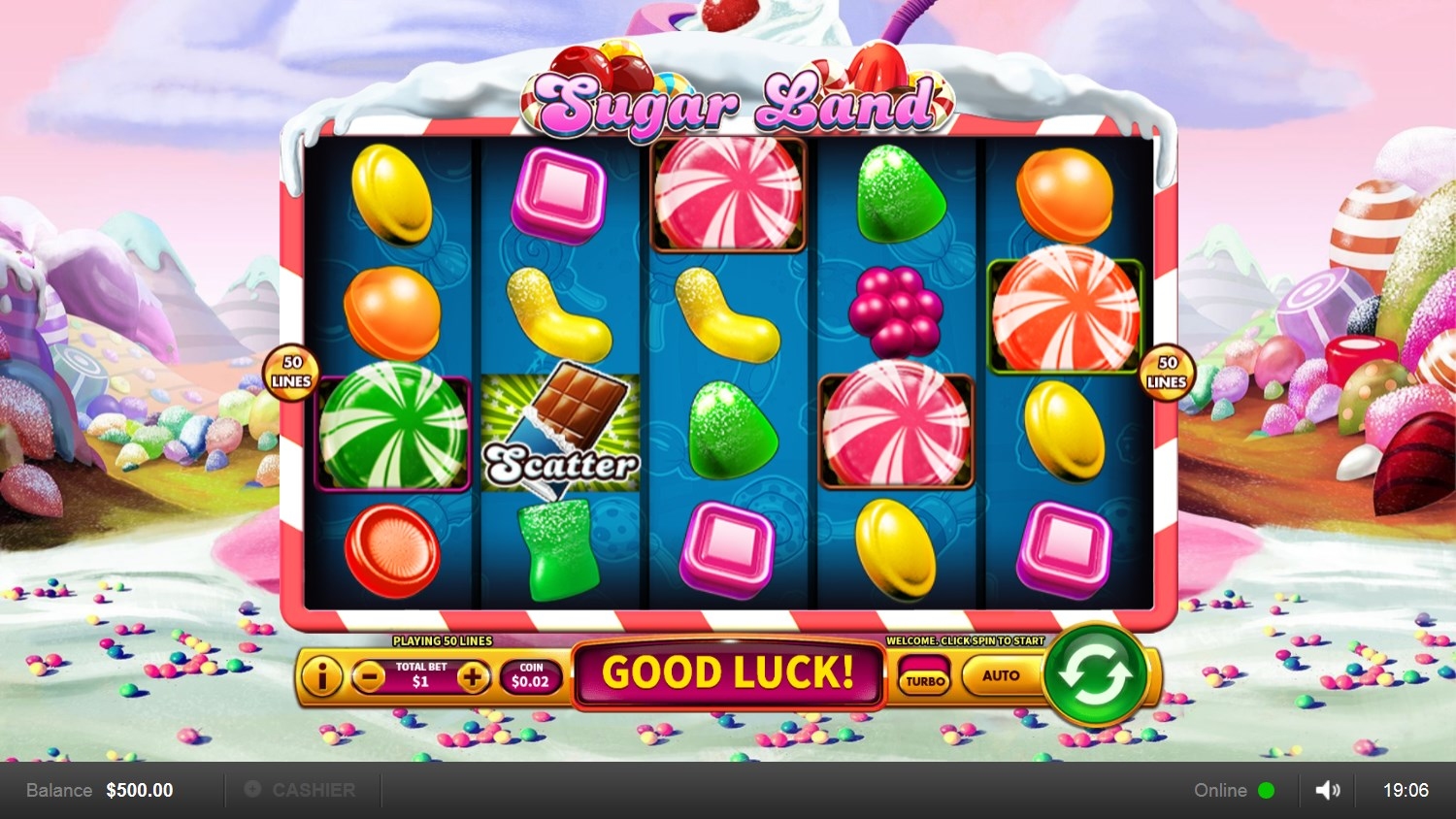This screenshot has width=1456, height=819.
Task: Click the left 50 Lines badge
Action: tap(291, 372)
